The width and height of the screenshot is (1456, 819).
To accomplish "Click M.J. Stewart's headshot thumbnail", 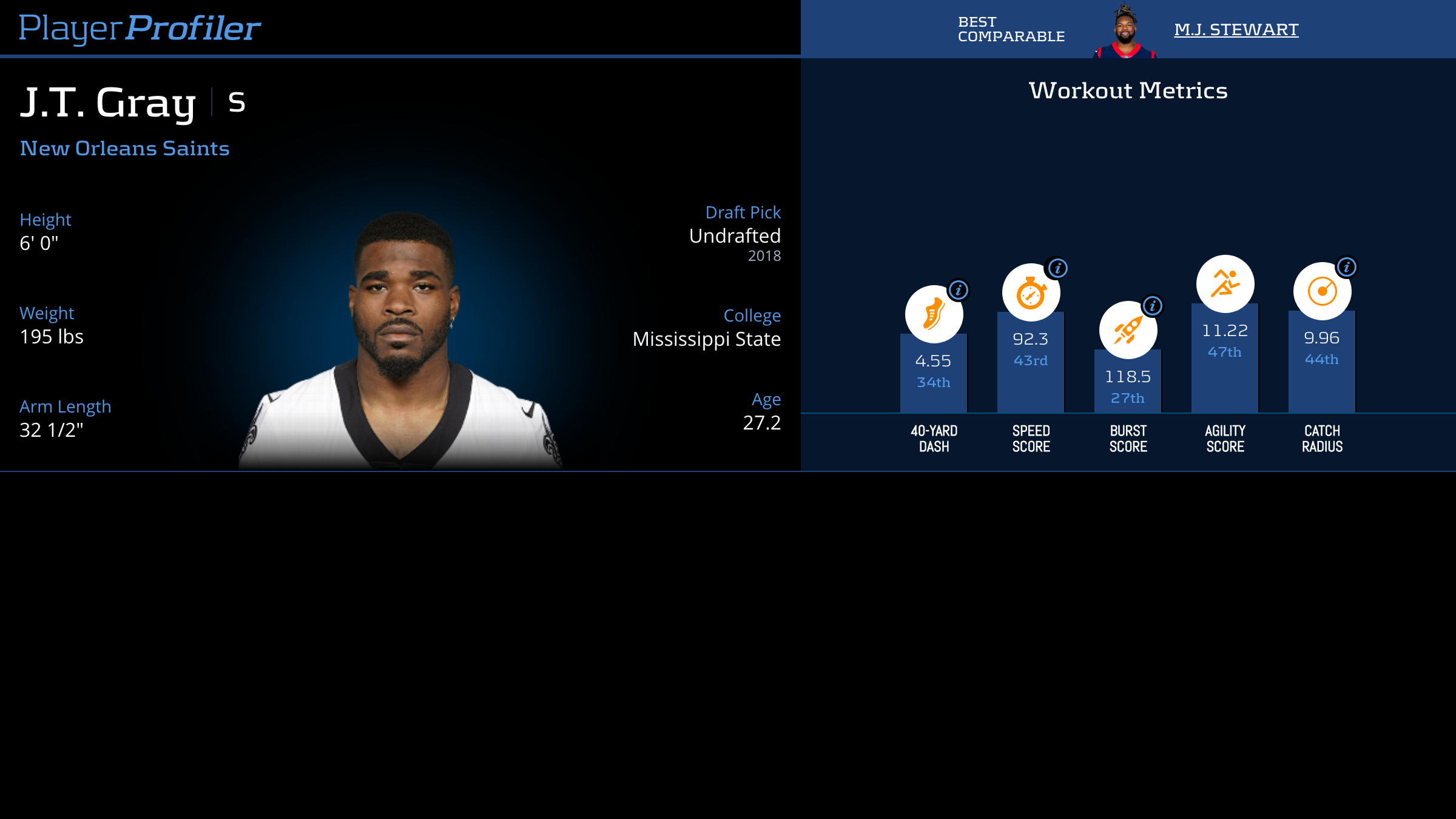I will pos(1125,32).
